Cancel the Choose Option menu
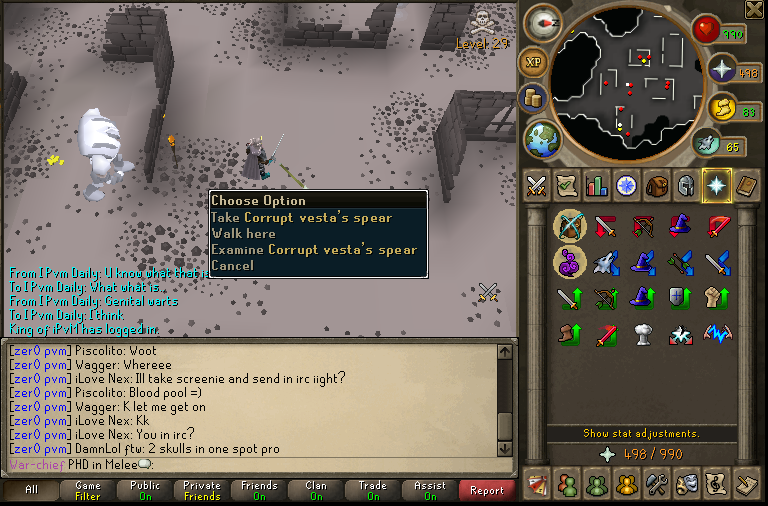 click(232, 266)
